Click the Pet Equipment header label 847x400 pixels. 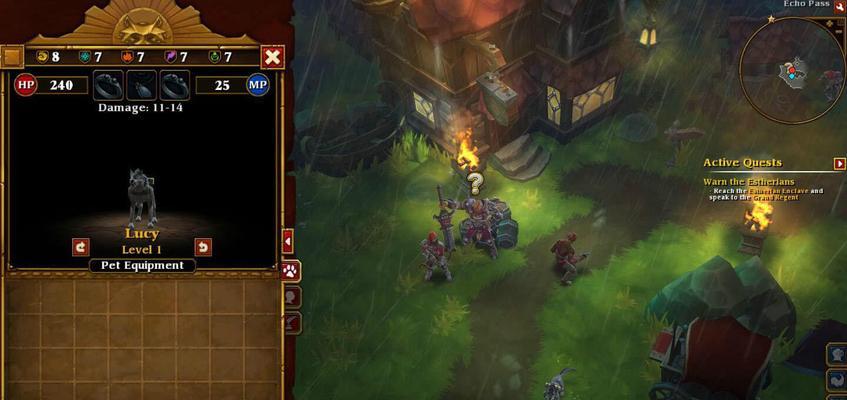141,266
